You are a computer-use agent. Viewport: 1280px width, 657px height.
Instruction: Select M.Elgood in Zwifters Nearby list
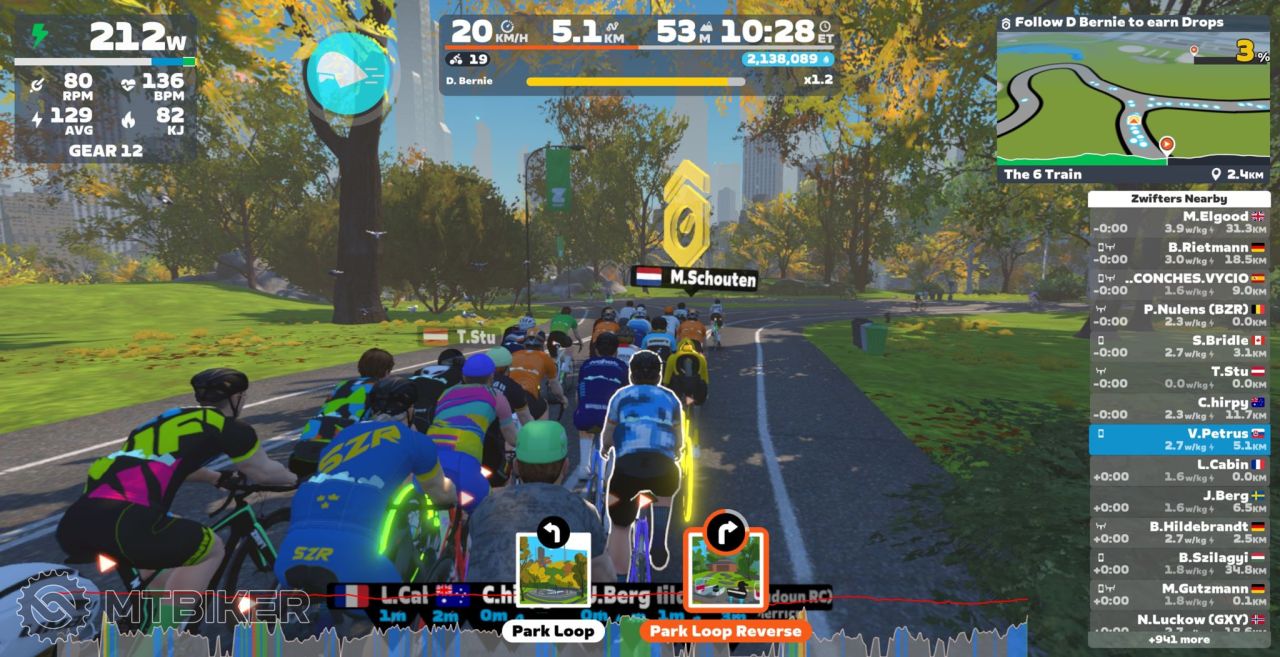point(1179,222)
